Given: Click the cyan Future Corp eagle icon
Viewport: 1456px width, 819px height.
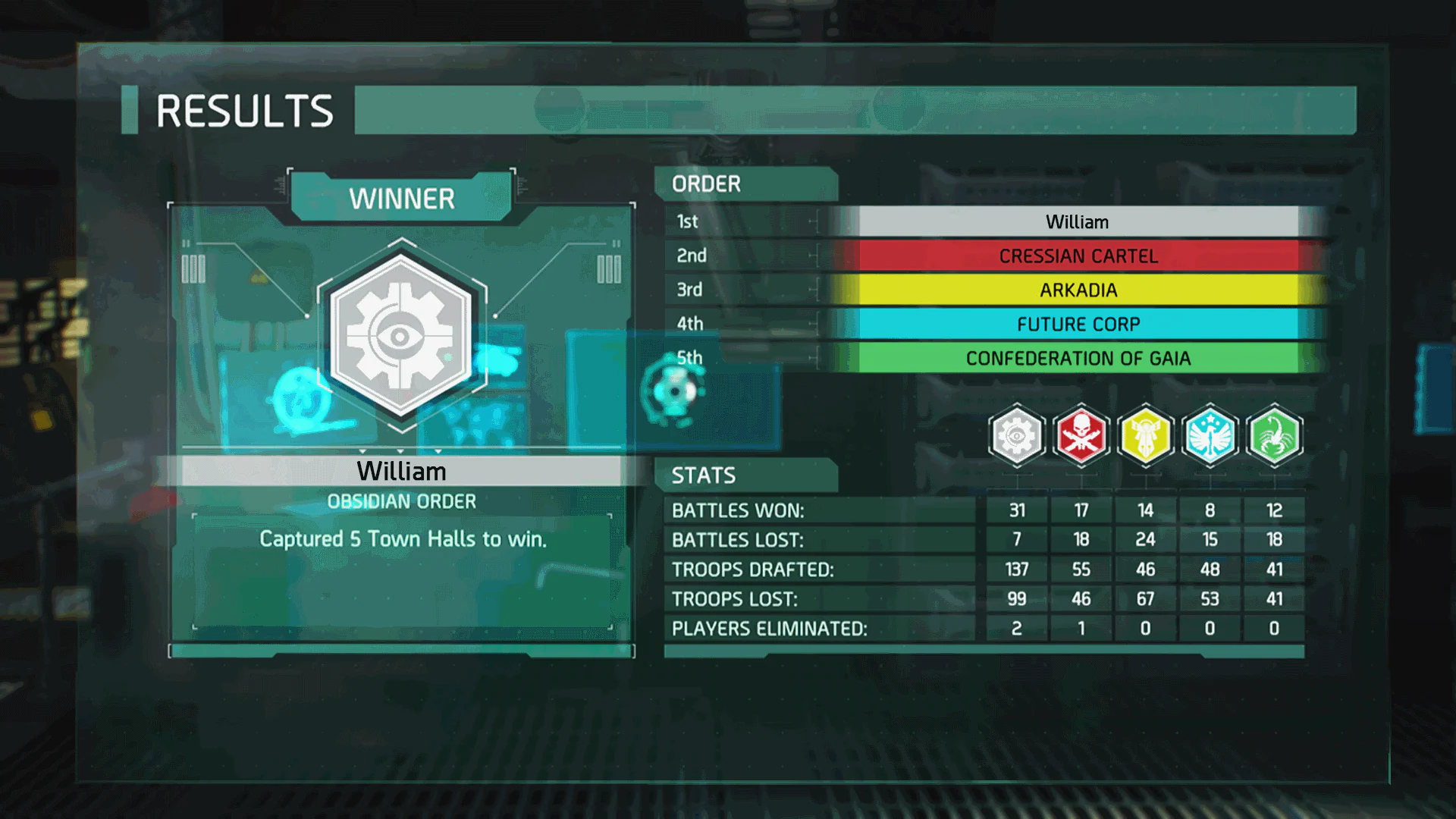Looking at the screenshot, I should 1210,435.
